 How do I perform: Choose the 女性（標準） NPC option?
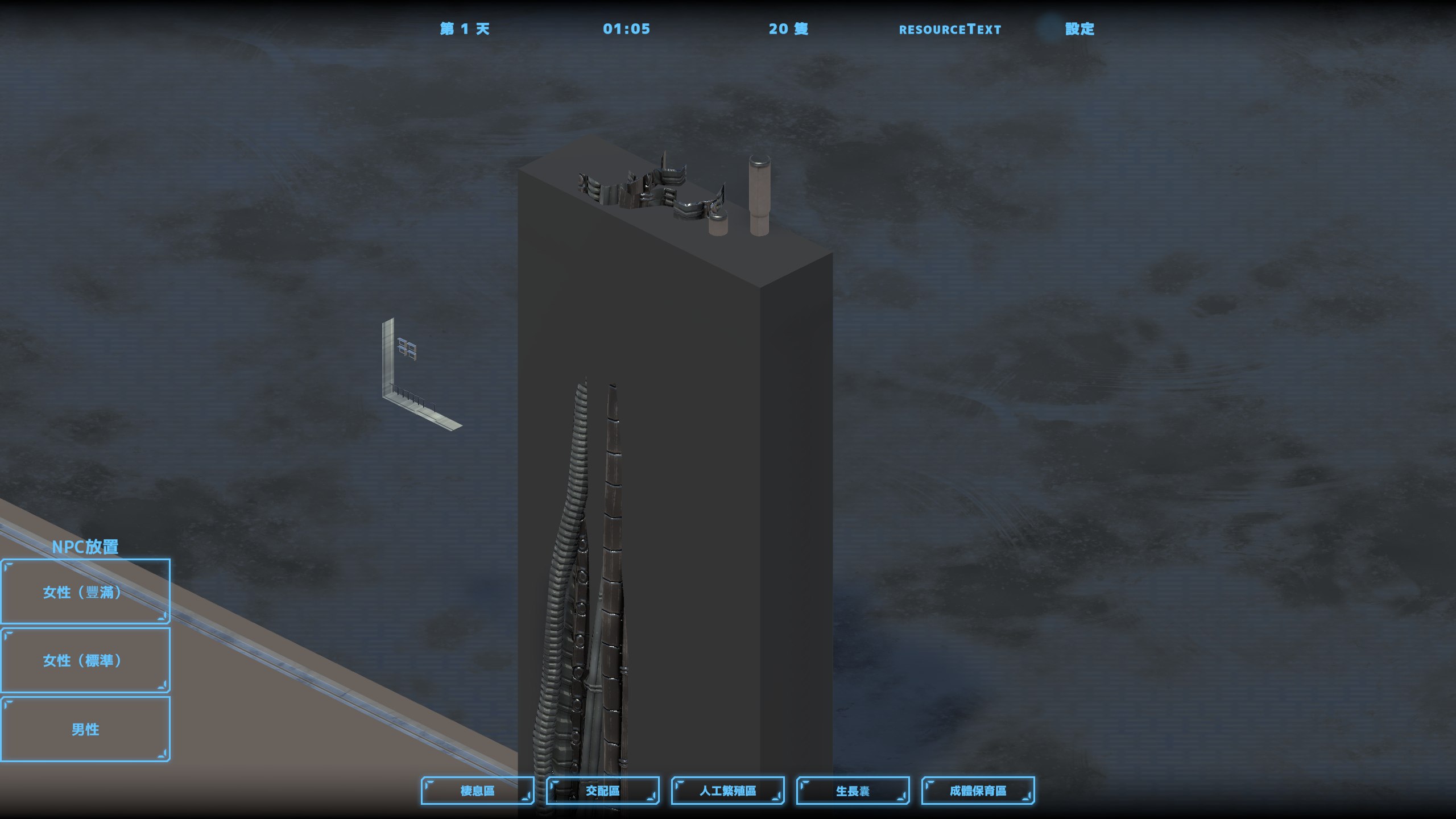[x=85, y=660]
